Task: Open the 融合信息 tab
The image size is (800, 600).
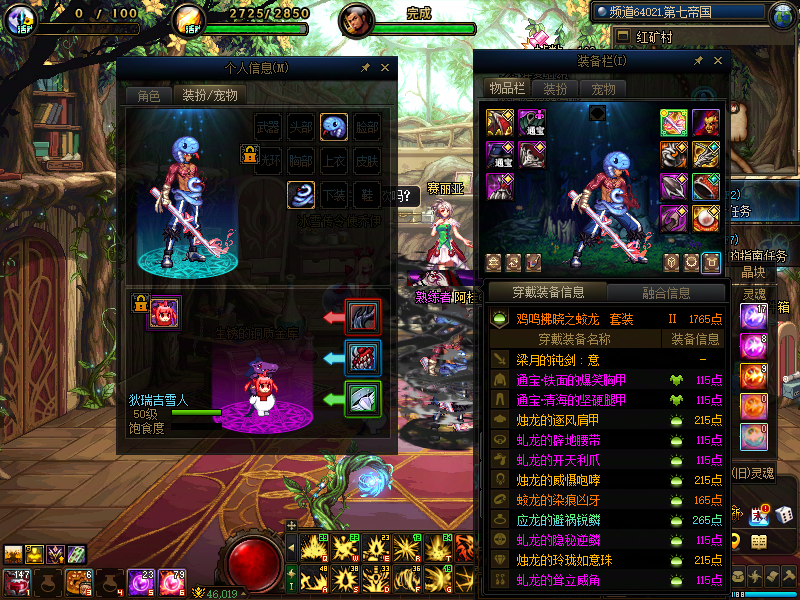Action: [664, 293]
